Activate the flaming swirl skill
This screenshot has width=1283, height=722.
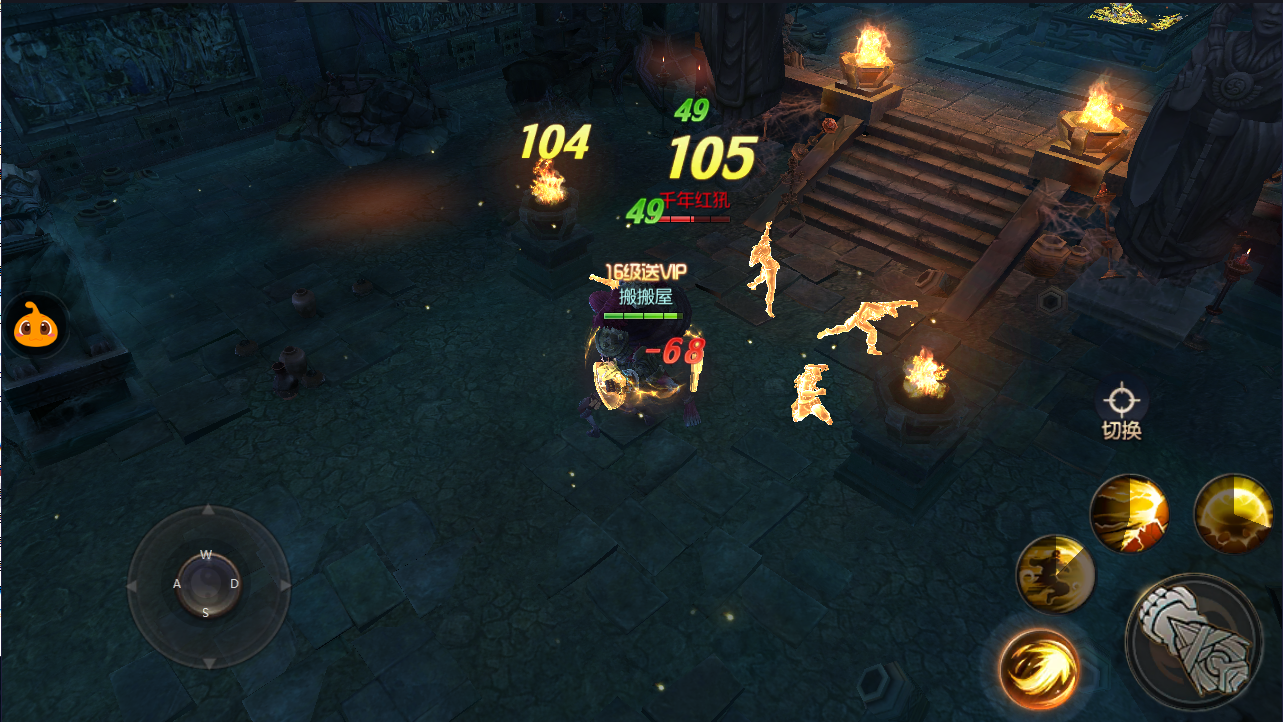click(x=1039, y=668)
